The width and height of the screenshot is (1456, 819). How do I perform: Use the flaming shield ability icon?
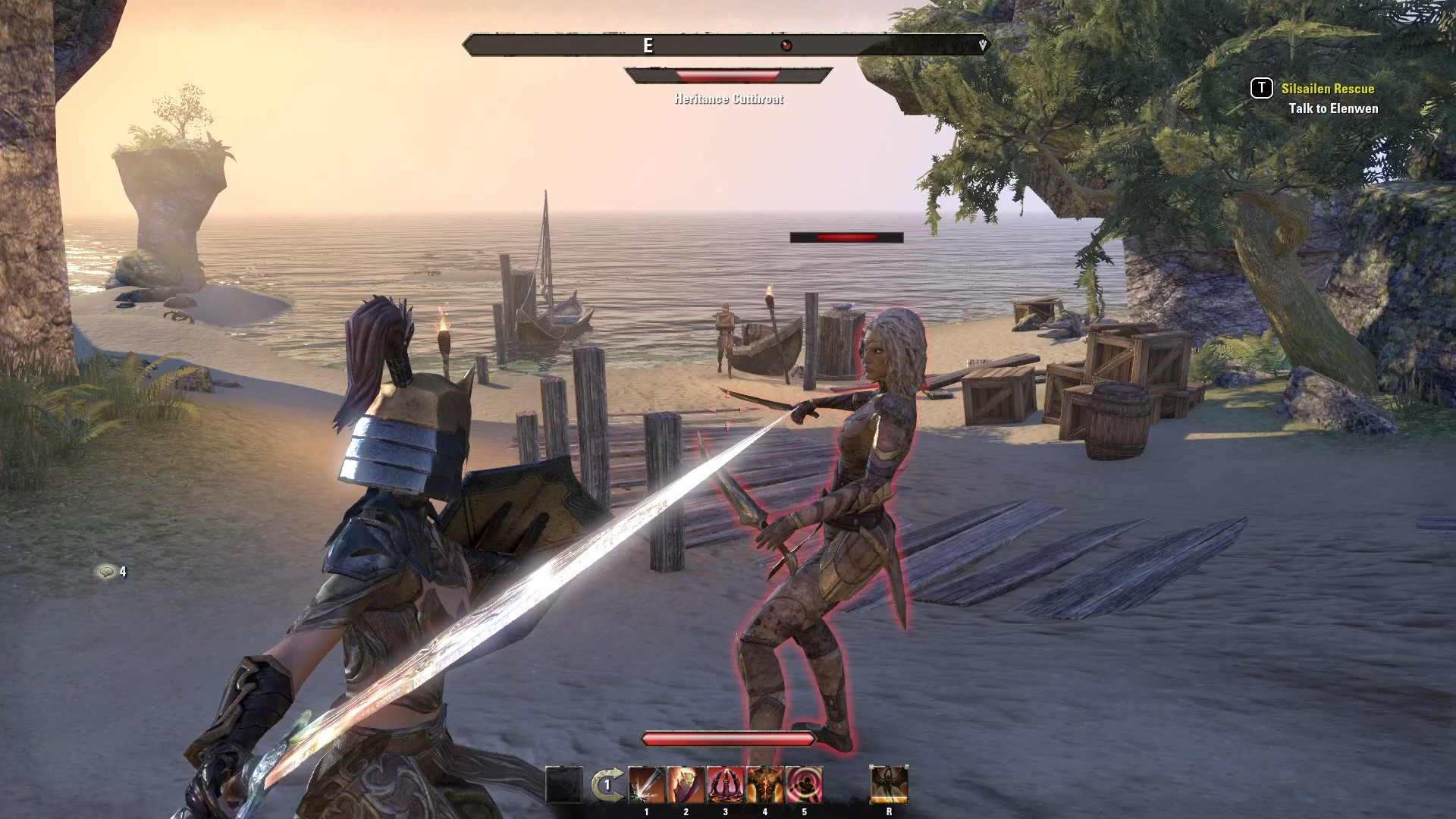[x=686, y=785]
